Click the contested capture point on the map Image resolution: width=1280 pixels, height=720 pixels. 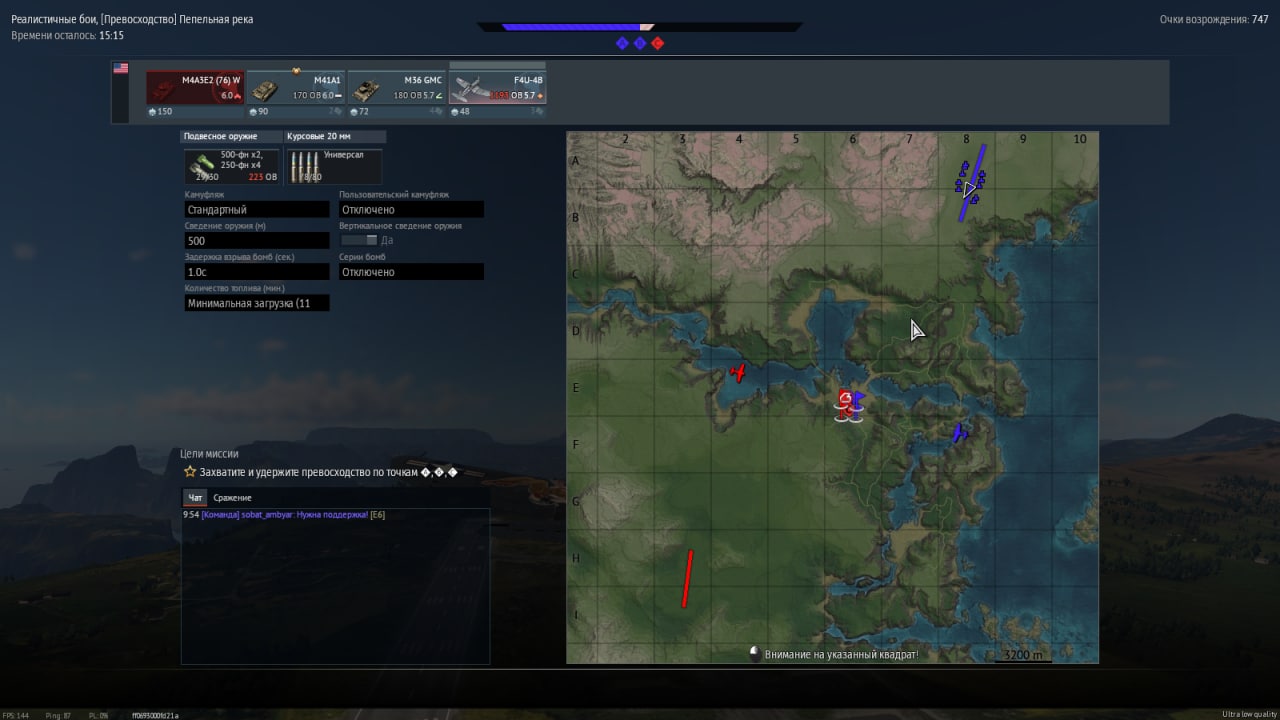click(849, 403)
